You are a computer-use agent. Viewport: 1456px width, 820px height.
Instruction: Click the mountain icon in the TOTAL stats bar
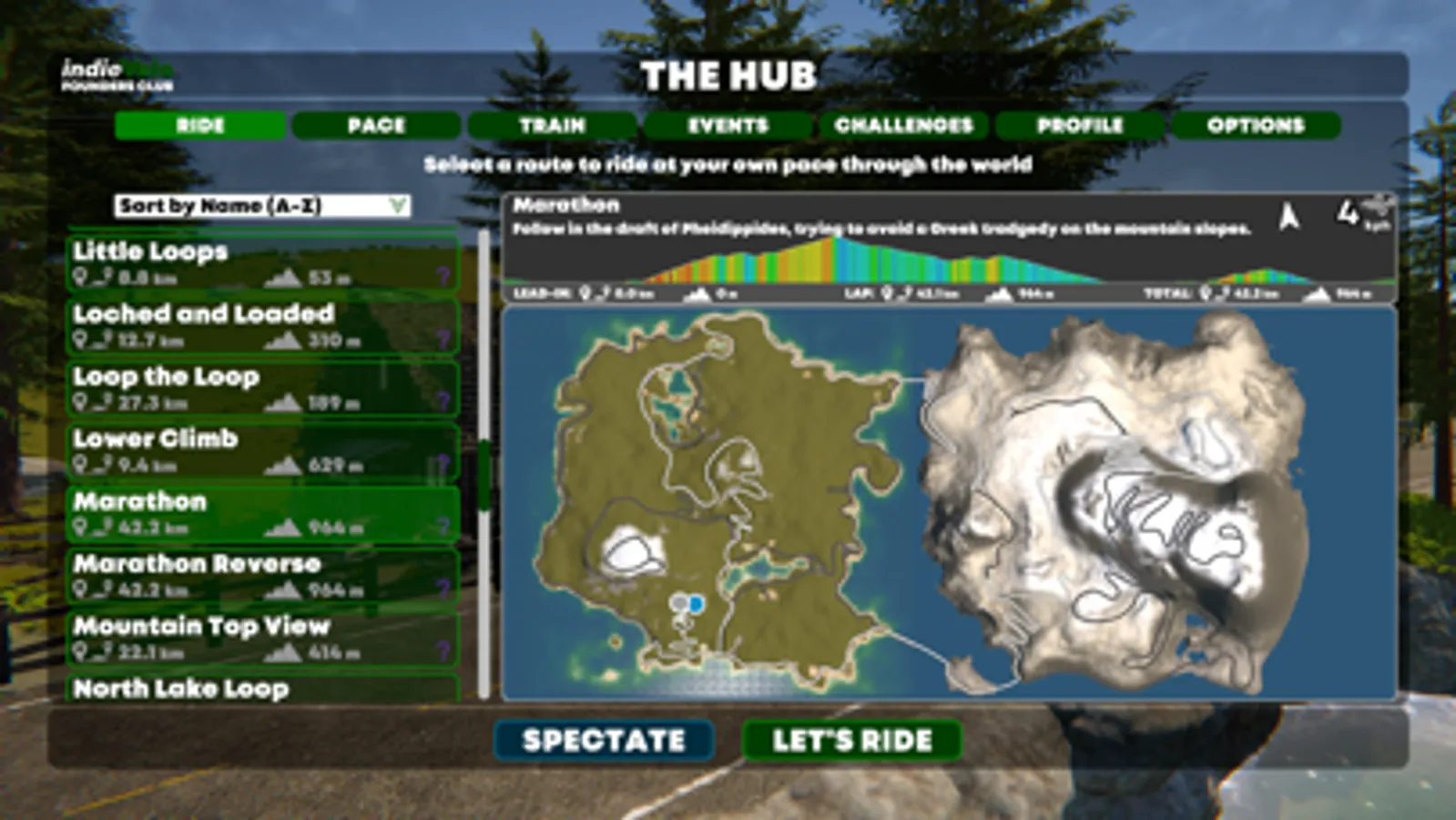pos(1316,294)
